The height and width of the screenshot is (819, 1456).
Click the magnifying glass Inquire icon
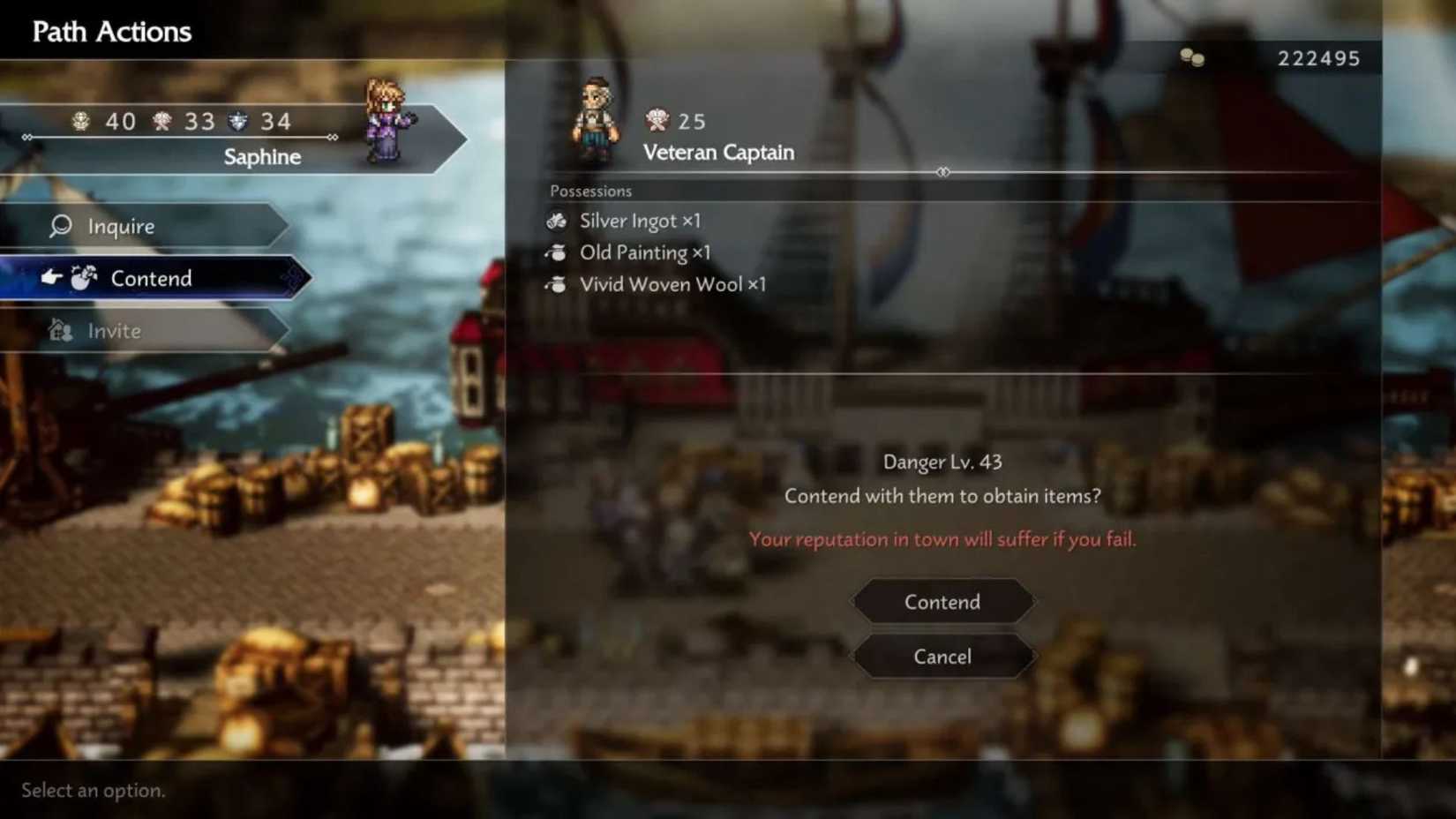(x=58, y=227)
